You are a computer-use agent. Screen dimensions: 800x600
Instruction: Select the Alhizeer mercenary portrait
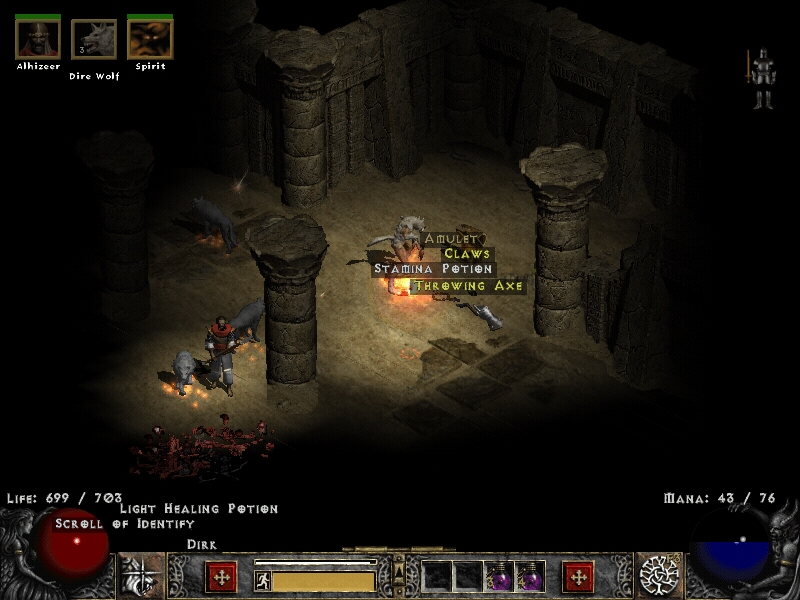38,39
